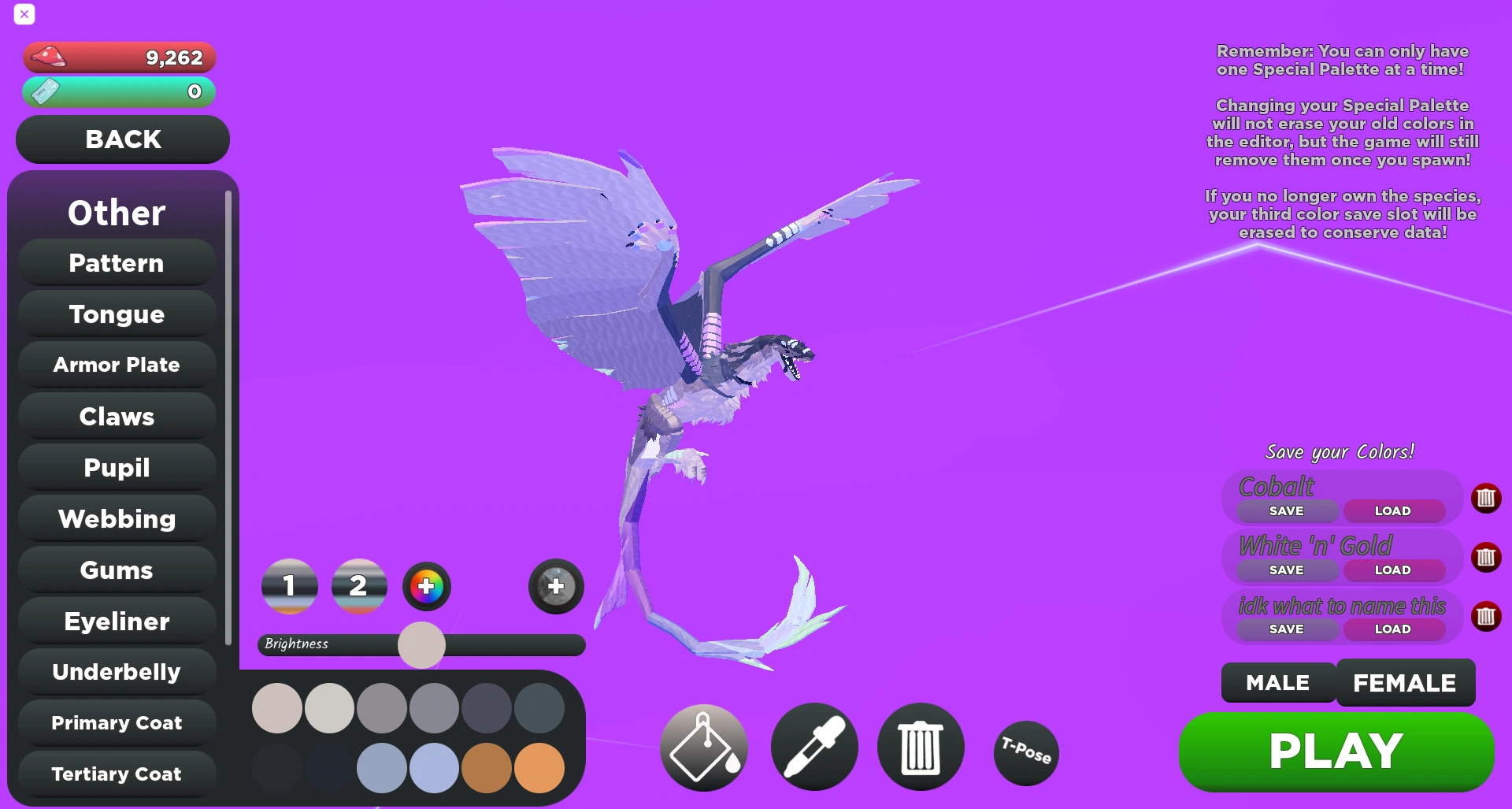
Task: Load the White 'n' Gold color save
Action: pyautogui.click(x=1394, y=570)
